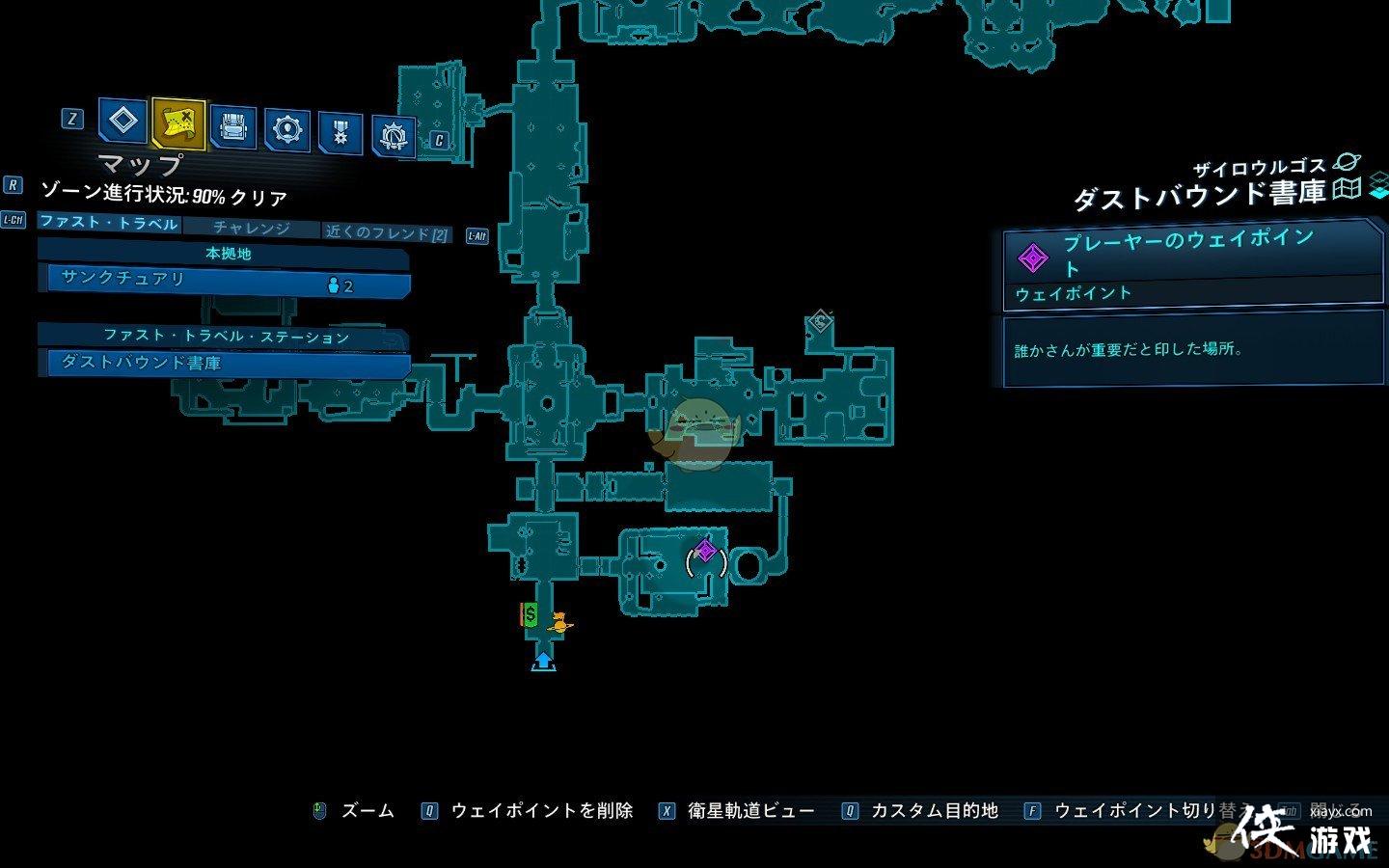Click the orange player arrow on the map
This screenshot has width=1389, height=868.
coord(559,622)
